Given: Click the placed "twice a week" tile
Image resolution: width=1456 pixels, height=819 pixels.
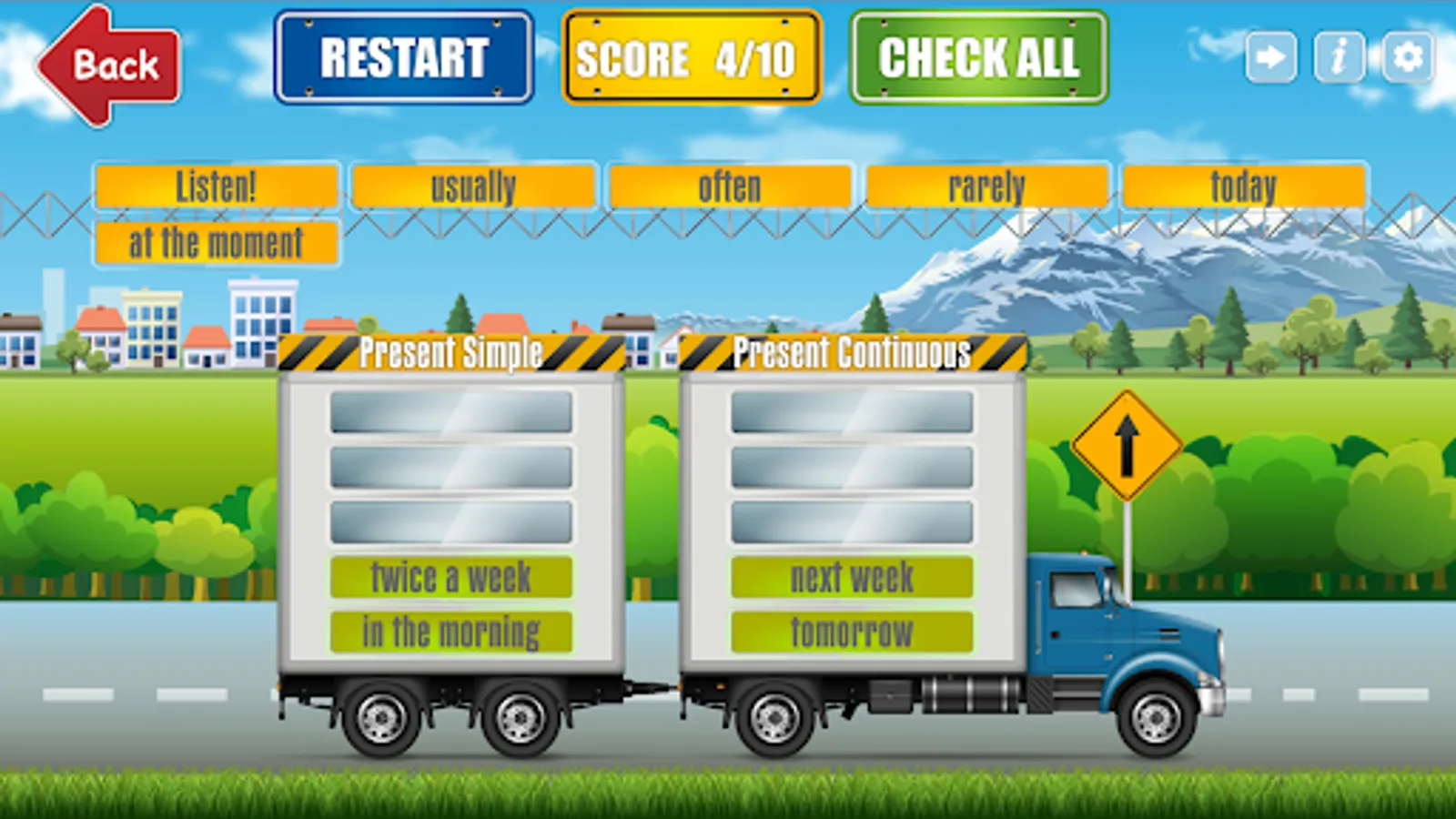Looking at the screenshot, I should 451,577.
